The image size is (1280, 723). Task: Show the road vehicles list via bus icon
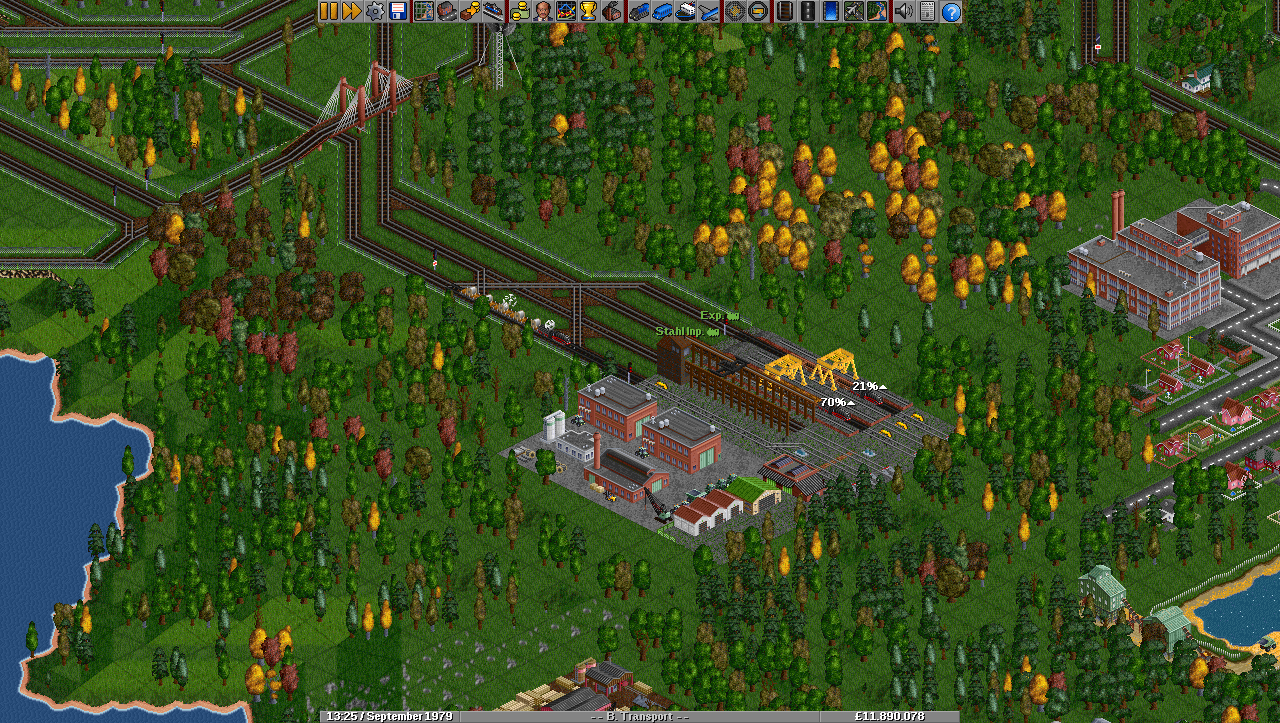click(x=662, y=11)
